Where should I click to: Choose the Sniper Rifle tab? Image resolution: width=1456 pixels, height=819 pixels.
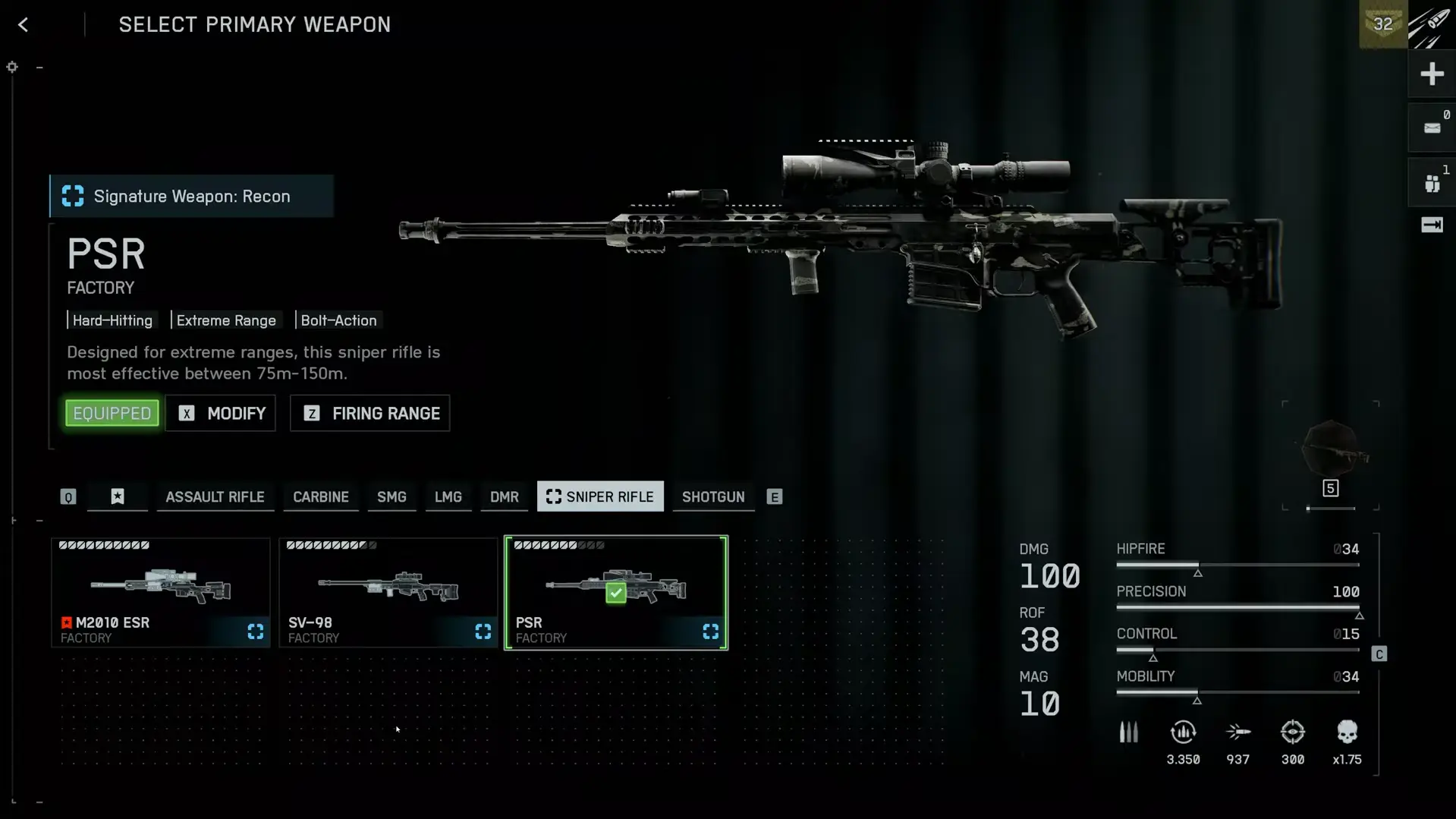coord(600,497)
